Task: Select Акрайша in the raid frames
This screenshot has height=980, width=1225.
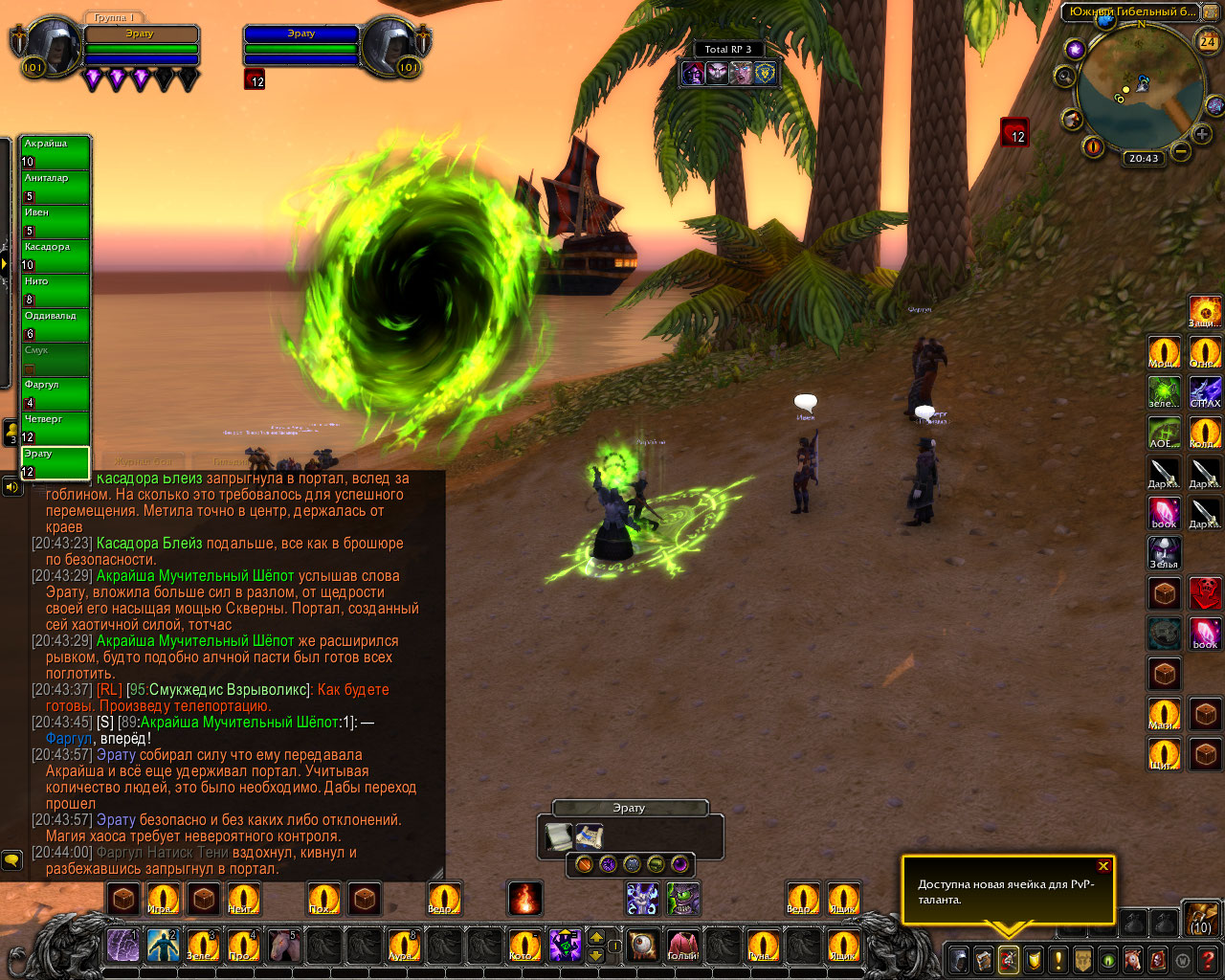Action: pyautogui.click(x=56, y=152)
